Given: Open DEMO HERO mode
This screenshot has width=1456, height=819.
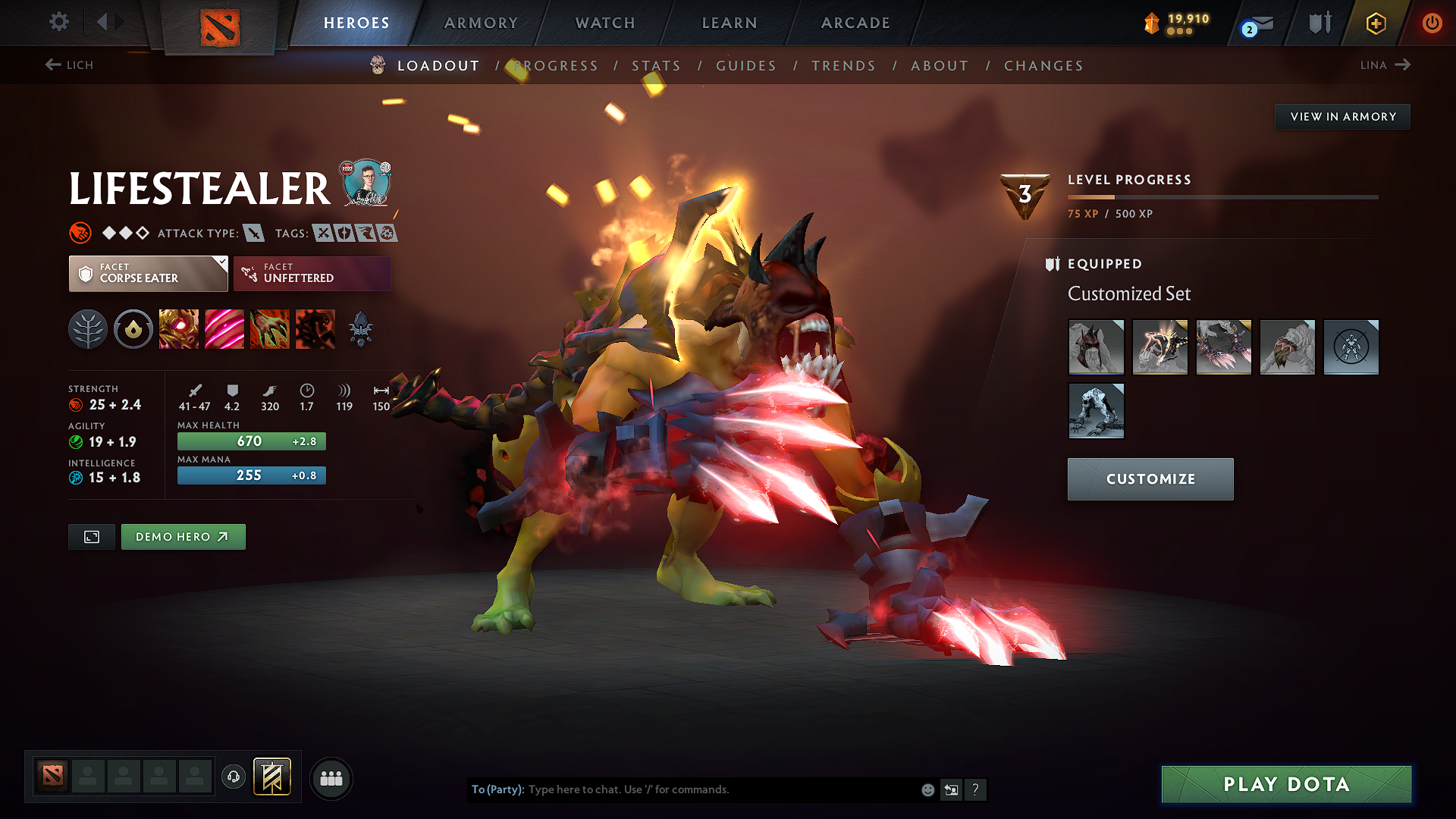Looking at the screenshot, I should tap(183, 536).
